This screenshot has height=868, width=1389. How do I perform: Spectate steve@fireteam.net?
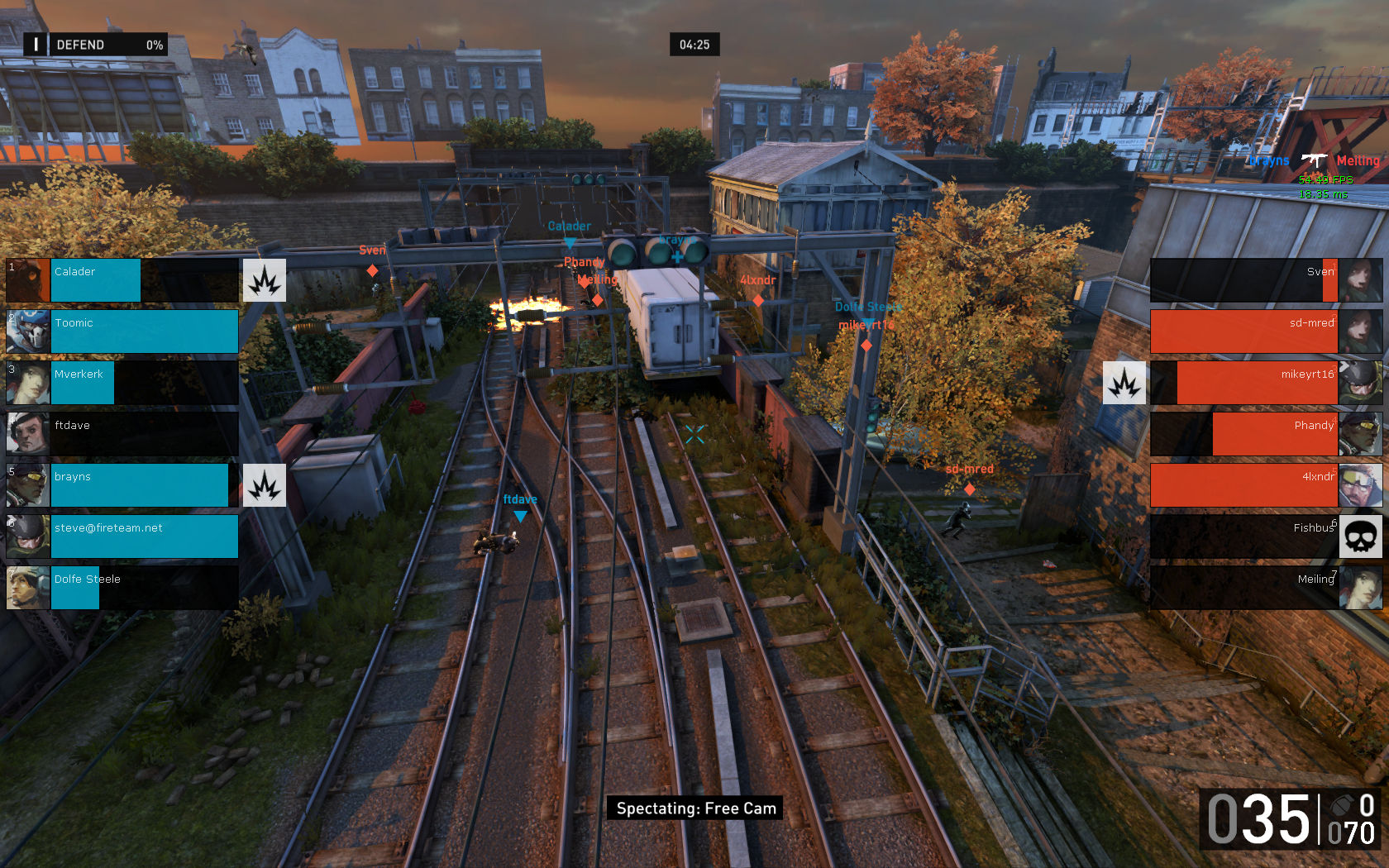[x=122, y=537]
